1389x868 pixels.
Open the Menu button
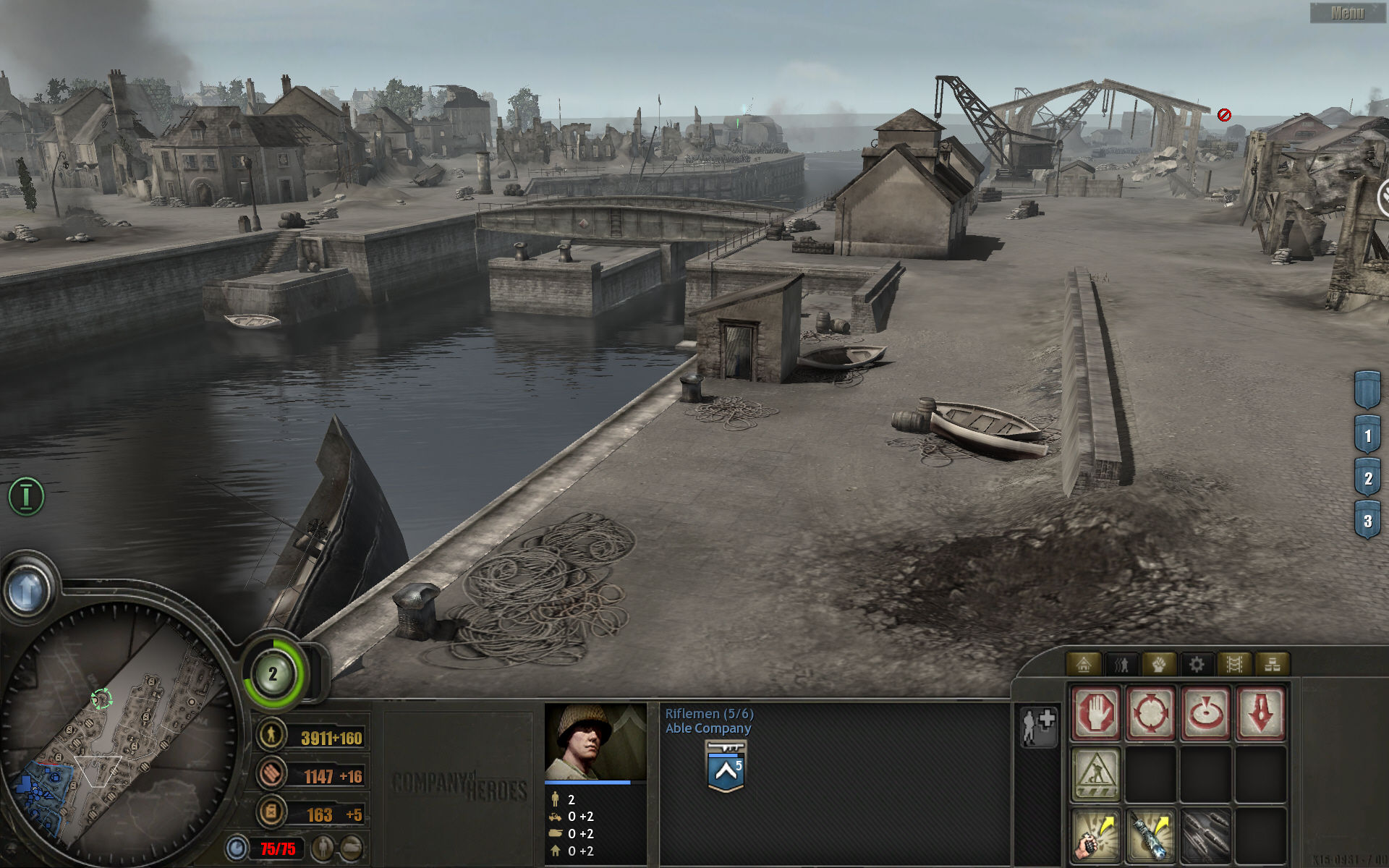pyautogui.click(x=1347, y=13)
